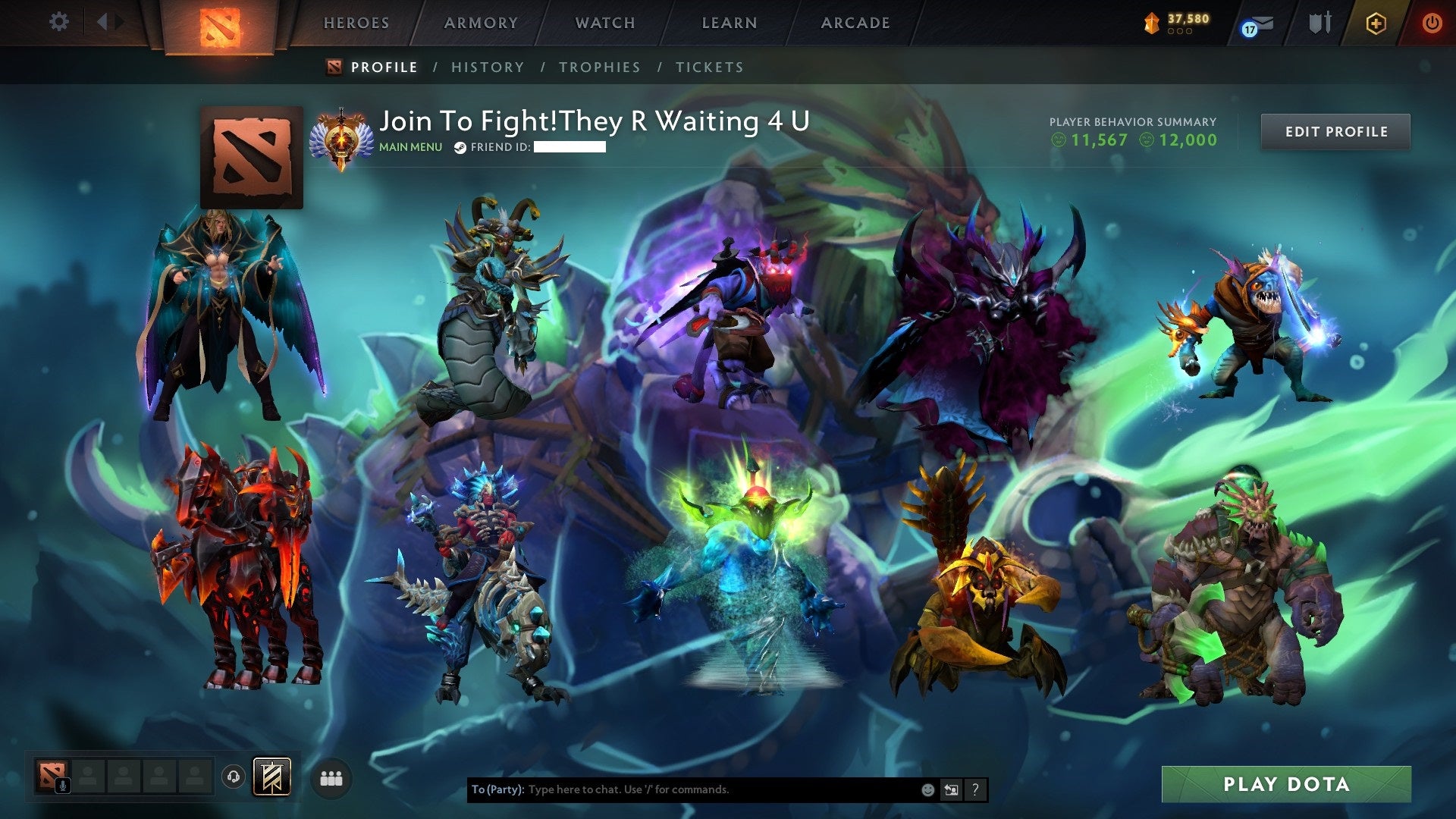Screen dimensions: 1456x819
Task: Open the emoticon picker in the chat bar
Action: (x=927, y=789)
